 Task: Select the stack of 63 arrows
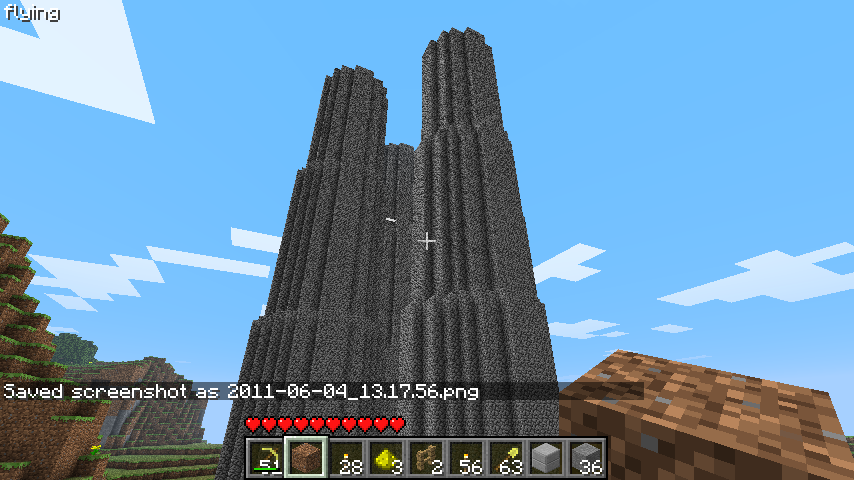(507, 459)
